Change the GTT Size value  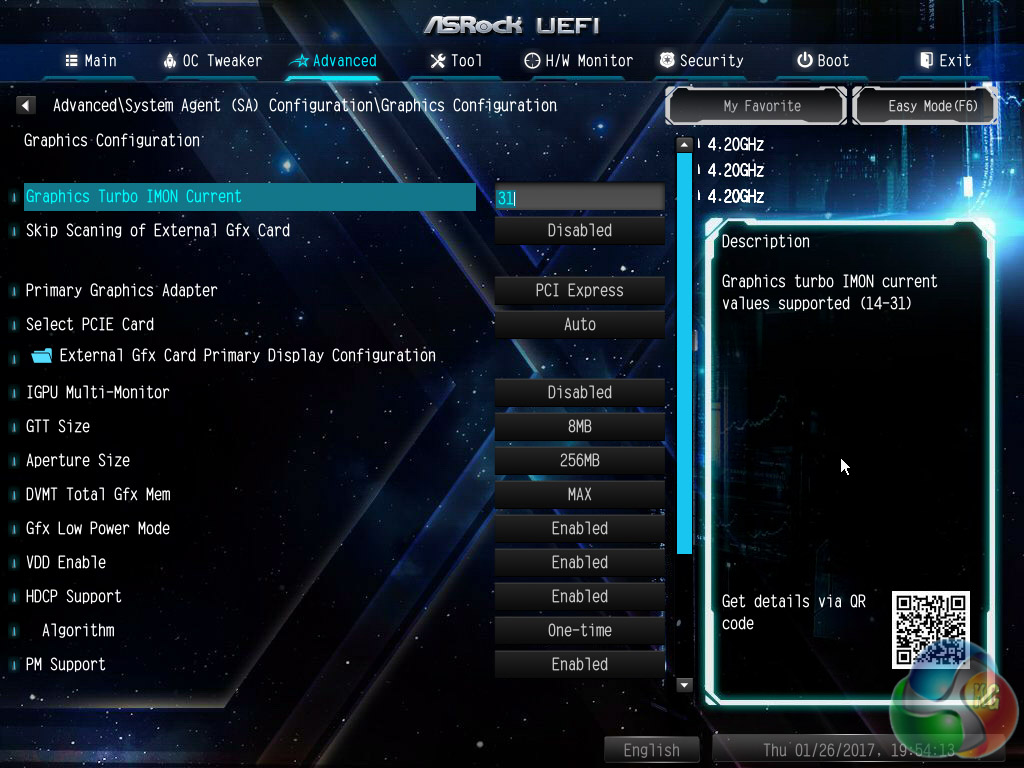click(580, 427)
